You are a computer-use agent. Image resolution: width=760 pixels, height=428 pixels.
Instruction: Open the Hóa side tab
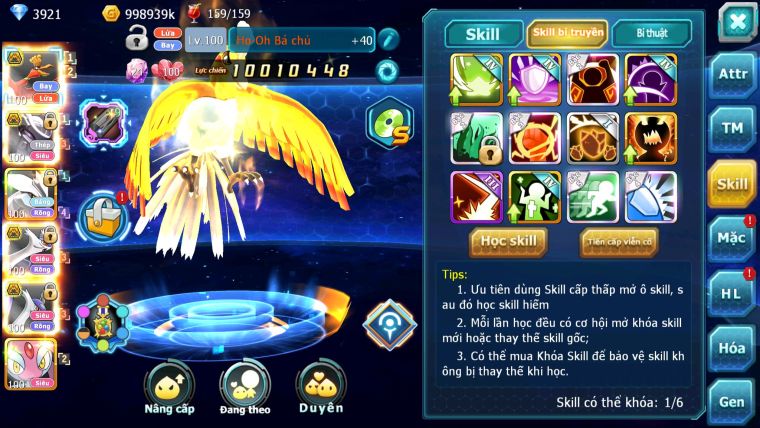click(731, 347)
